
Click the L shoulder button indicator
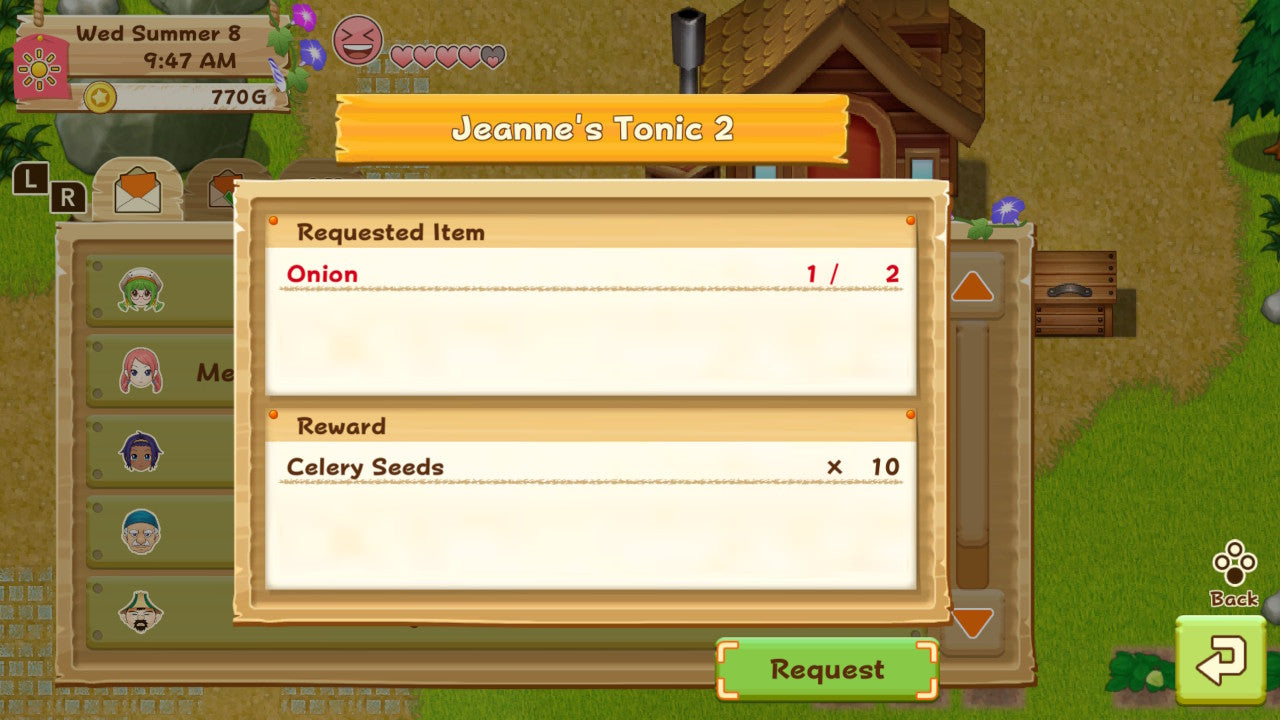(x=33, y=182)
